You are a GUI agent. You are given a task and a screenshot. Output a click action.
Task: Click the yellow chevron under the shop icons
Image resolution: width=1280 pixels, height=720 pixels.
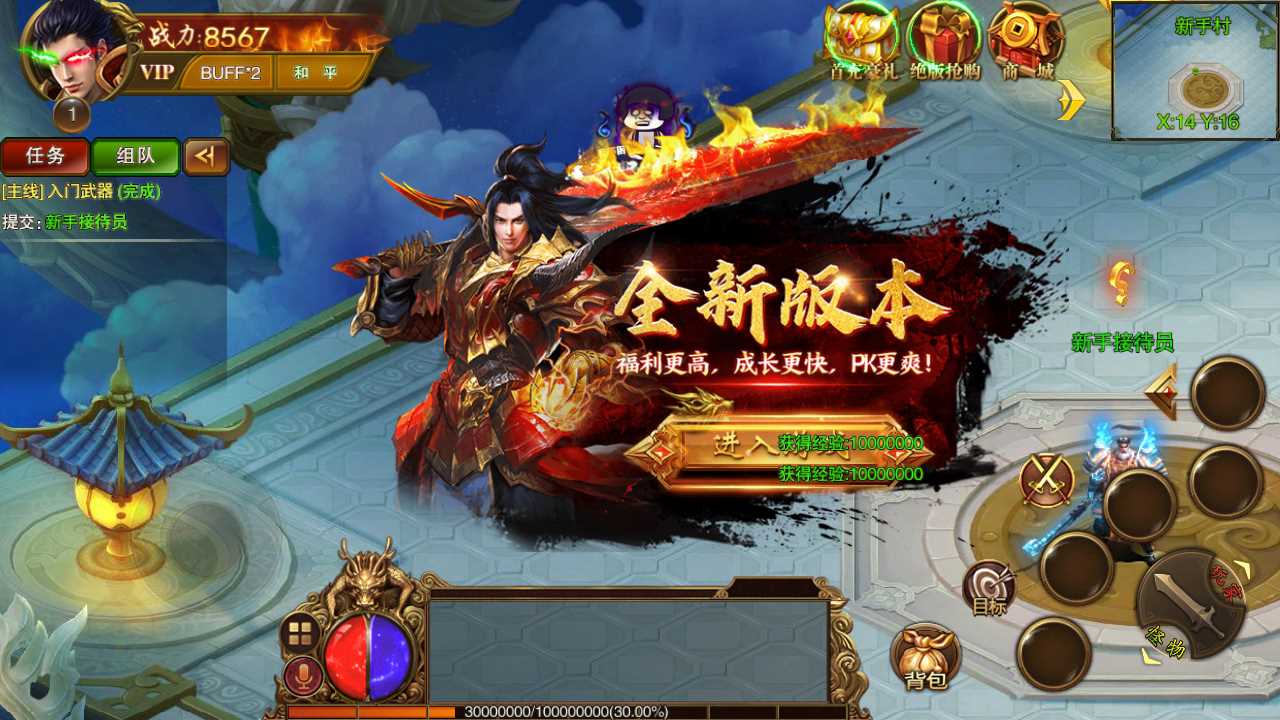point(1070,100)
